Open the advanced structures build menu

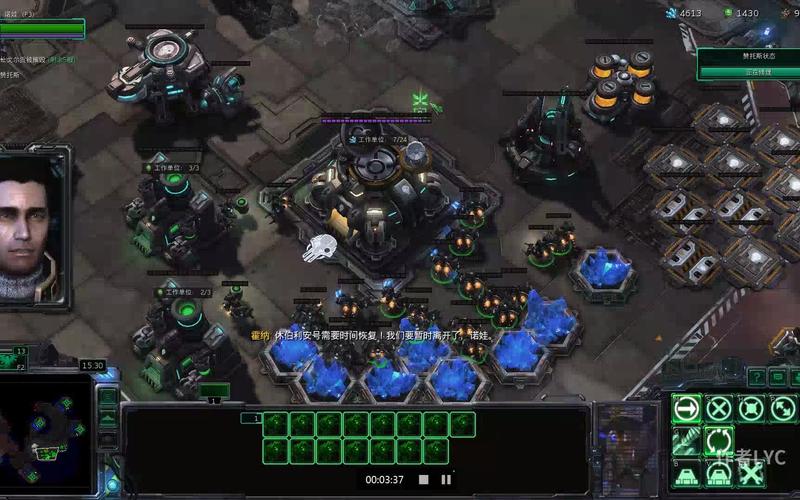[x=719, y=473]
